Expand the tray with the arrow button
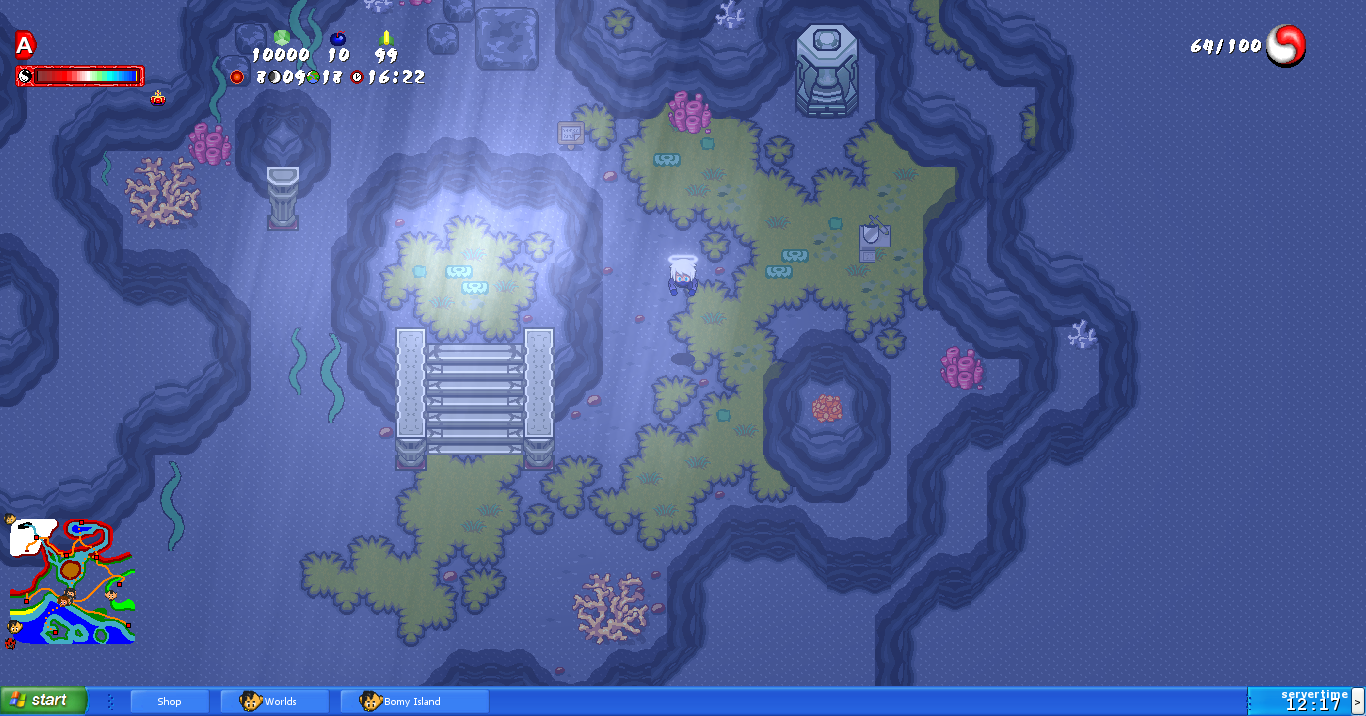This screenshot has width=1366, height=716. pos(1357,701)
